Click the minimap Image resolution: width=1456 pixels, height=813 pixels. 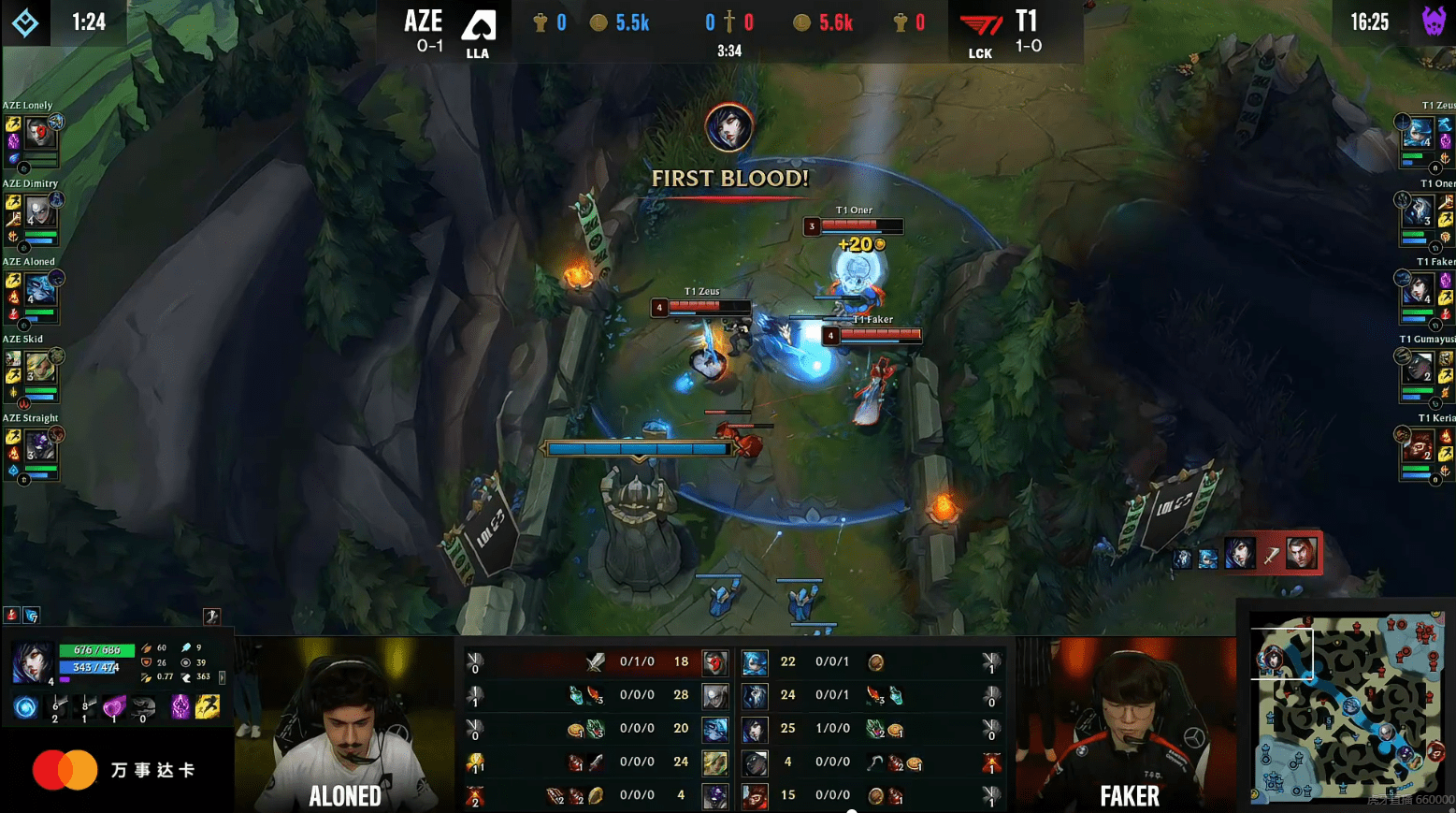tap(1347, 709)
